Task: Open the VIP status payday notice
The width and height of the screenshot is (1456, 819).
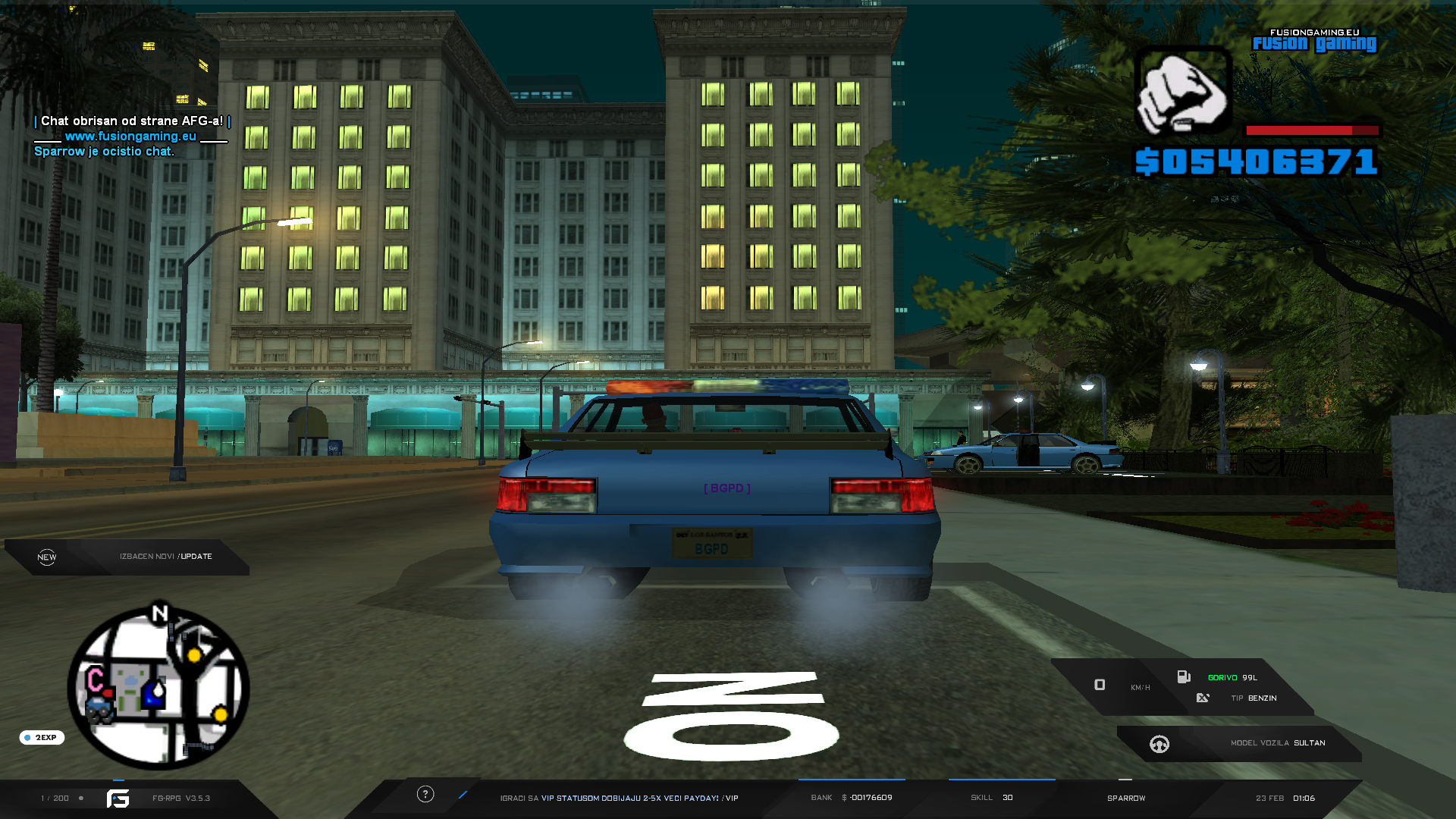Action: tap(619, 798)
